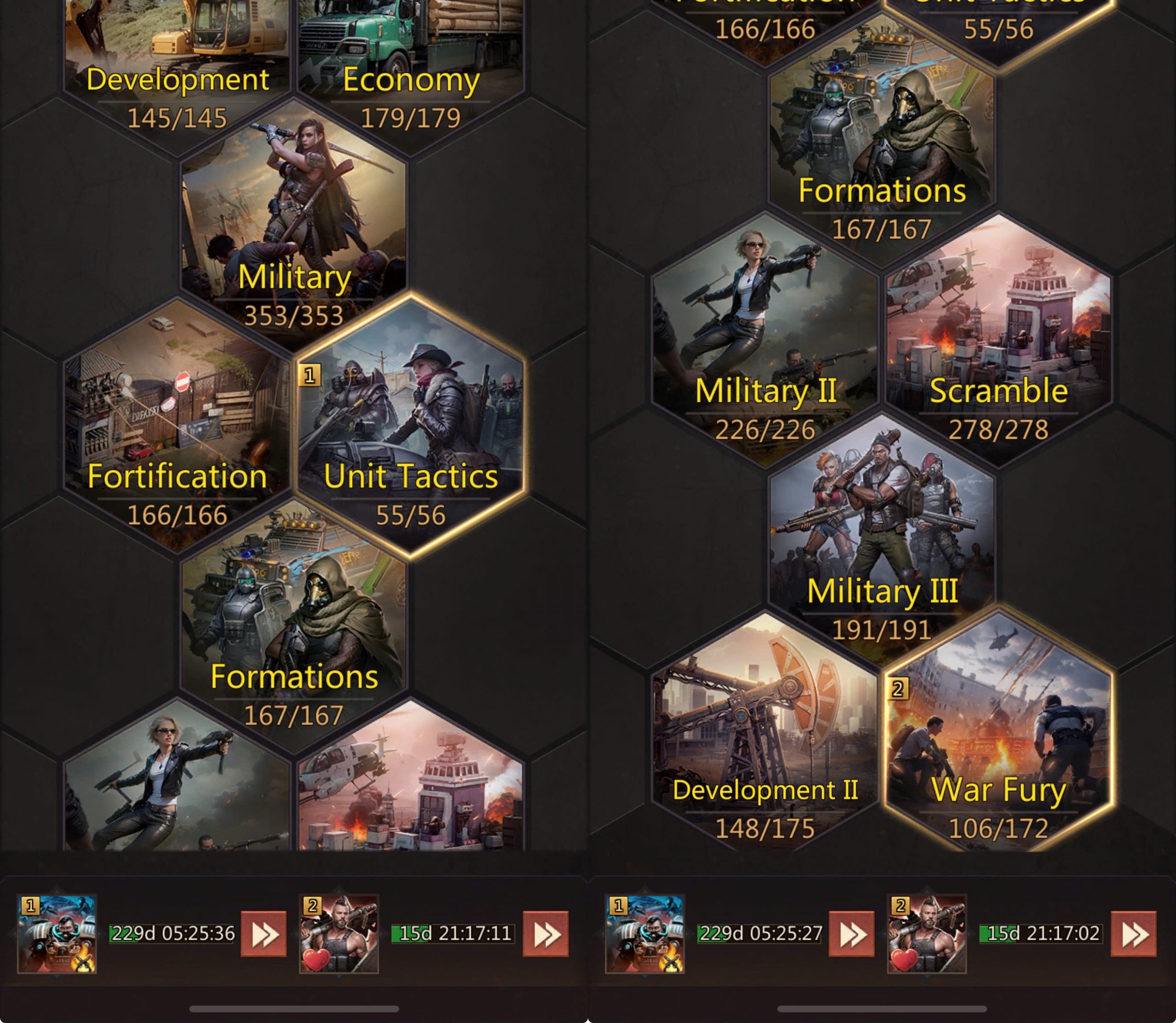
Task: Choose the Development II research hexagon
Action: (x=765, y=742)
